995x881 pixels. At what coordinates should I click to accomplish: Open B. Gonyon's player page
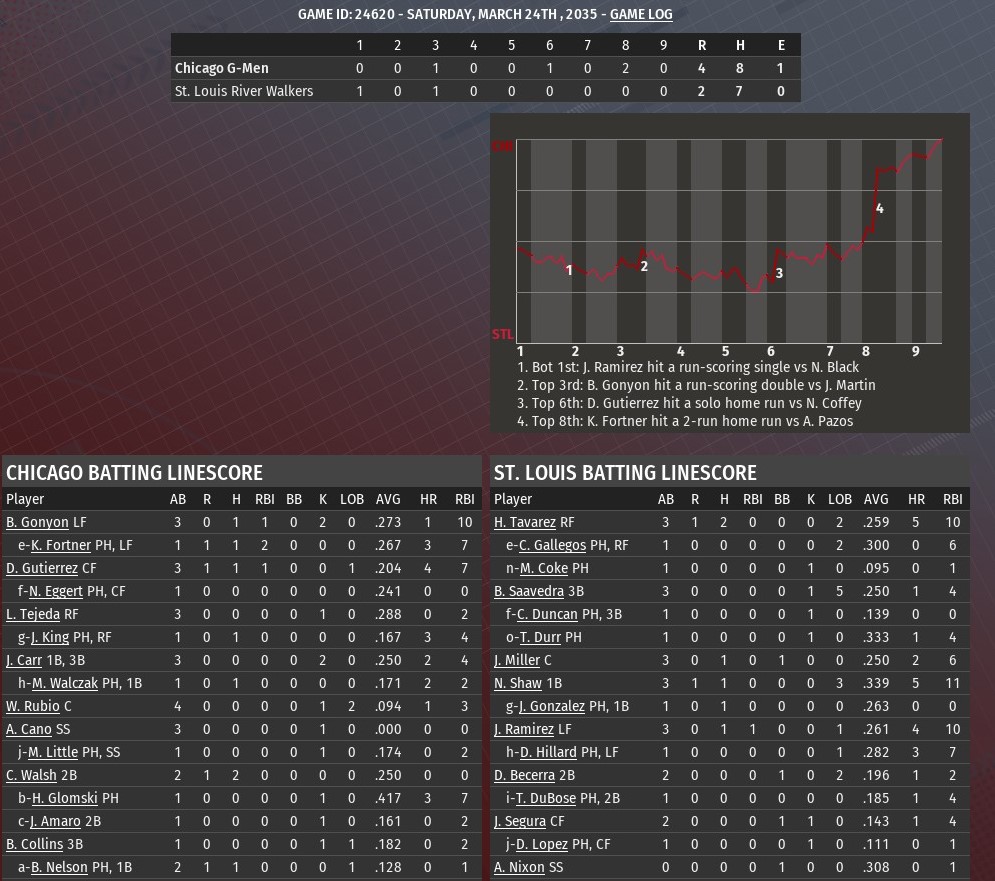point(37,522)
